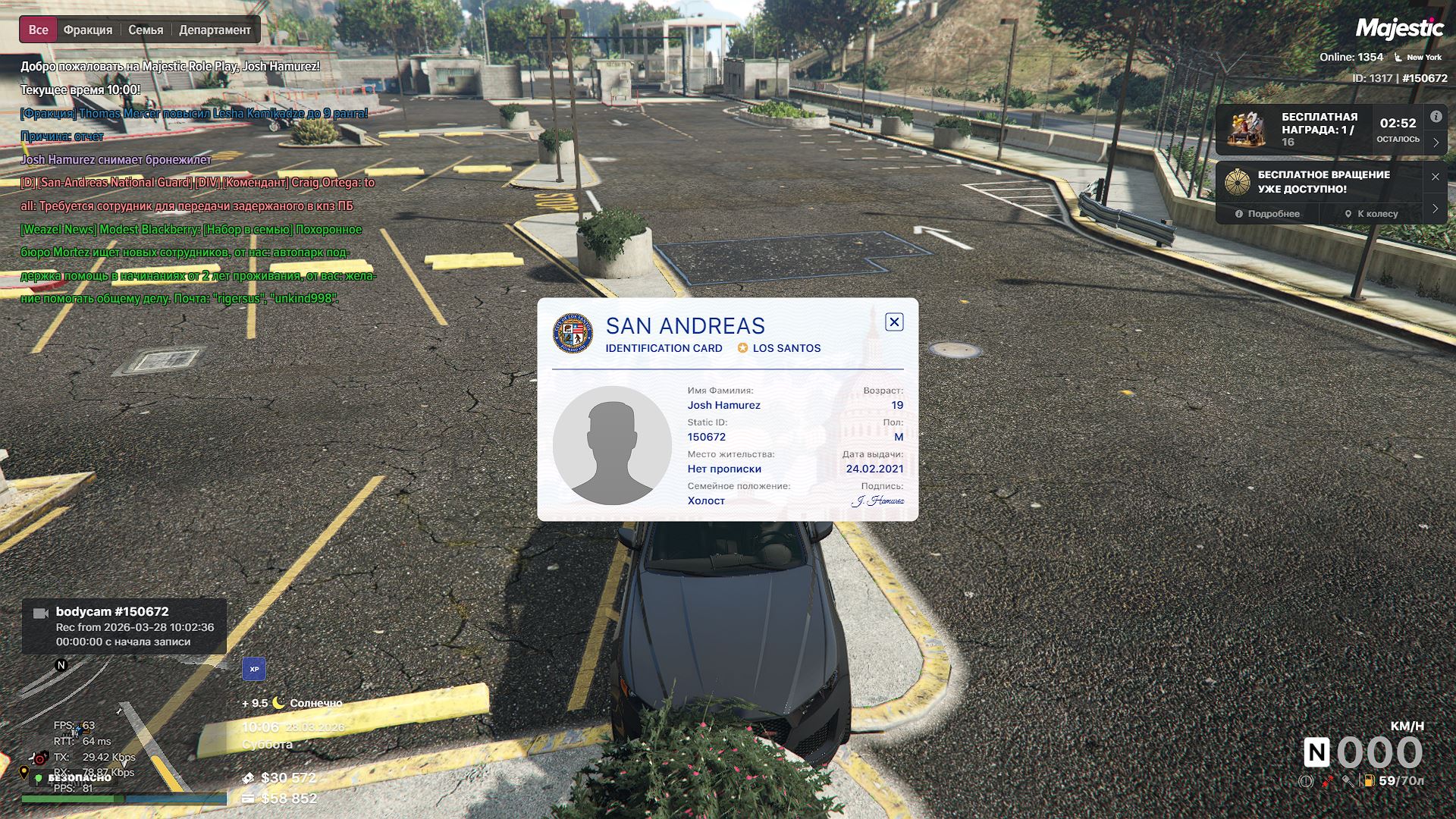Expand the free spin notification arrow
Image resolution: width=1456 pixels, height=819 pixels.
1435,209
